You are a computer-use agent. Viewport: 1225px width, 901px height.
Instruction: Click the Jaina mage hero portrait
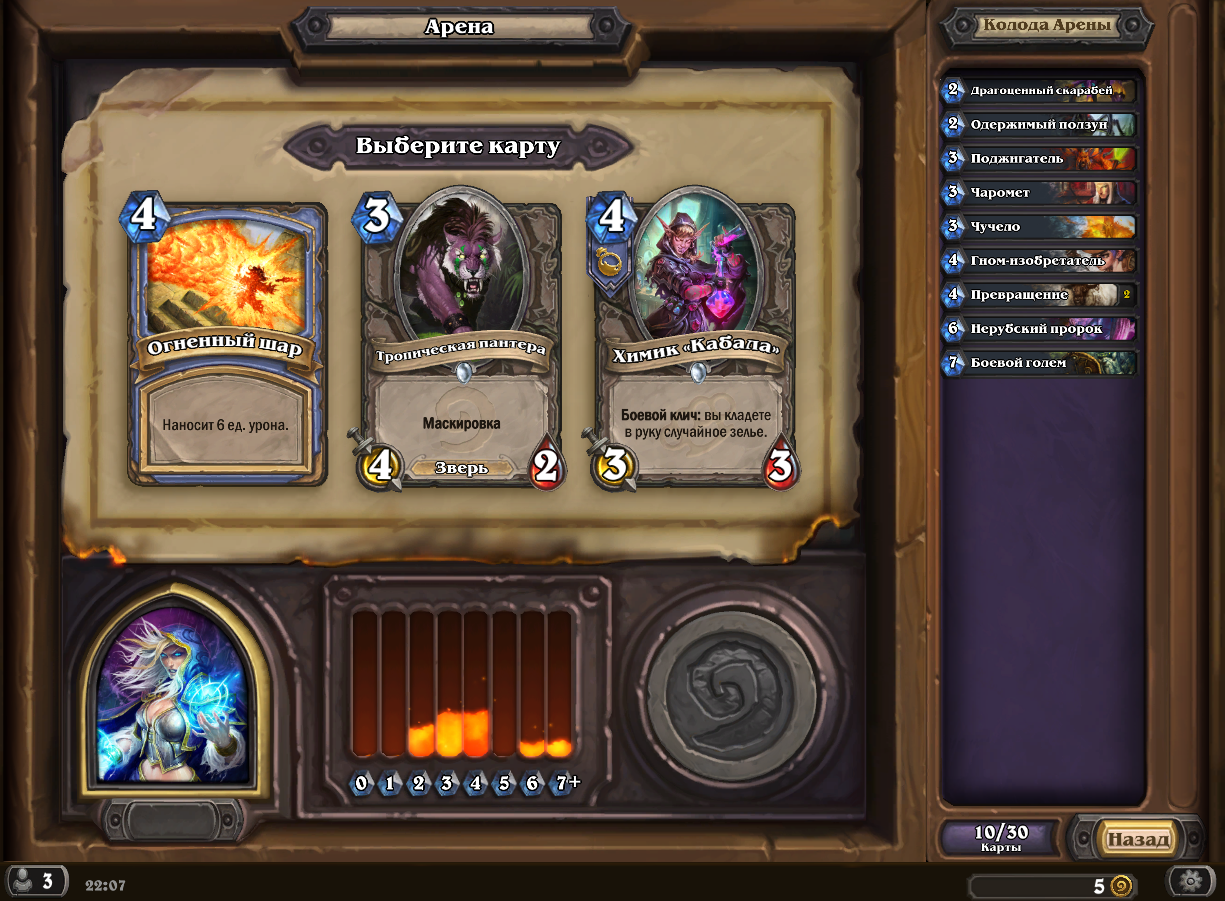(x=173, y=695)
